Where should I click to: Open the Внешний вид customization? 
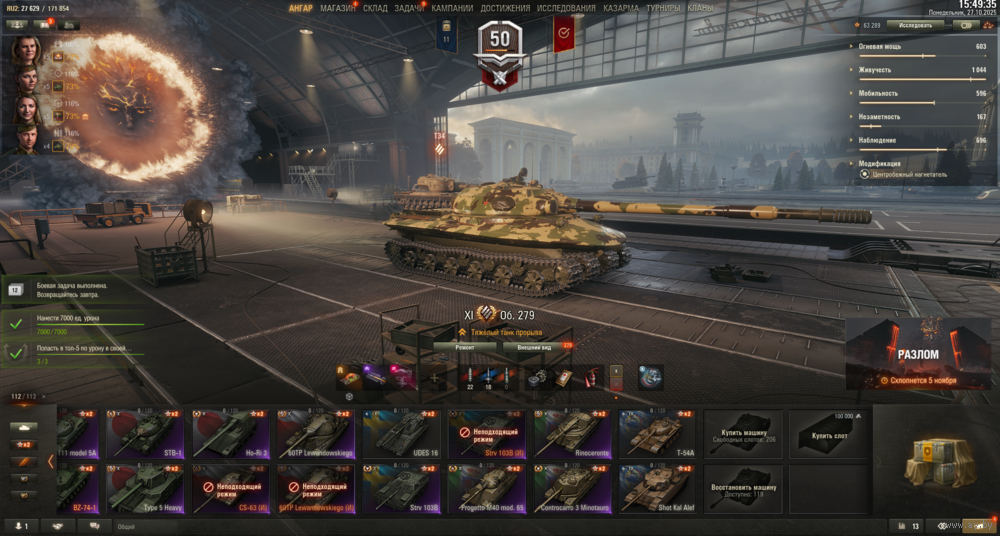tap(536, 347)
